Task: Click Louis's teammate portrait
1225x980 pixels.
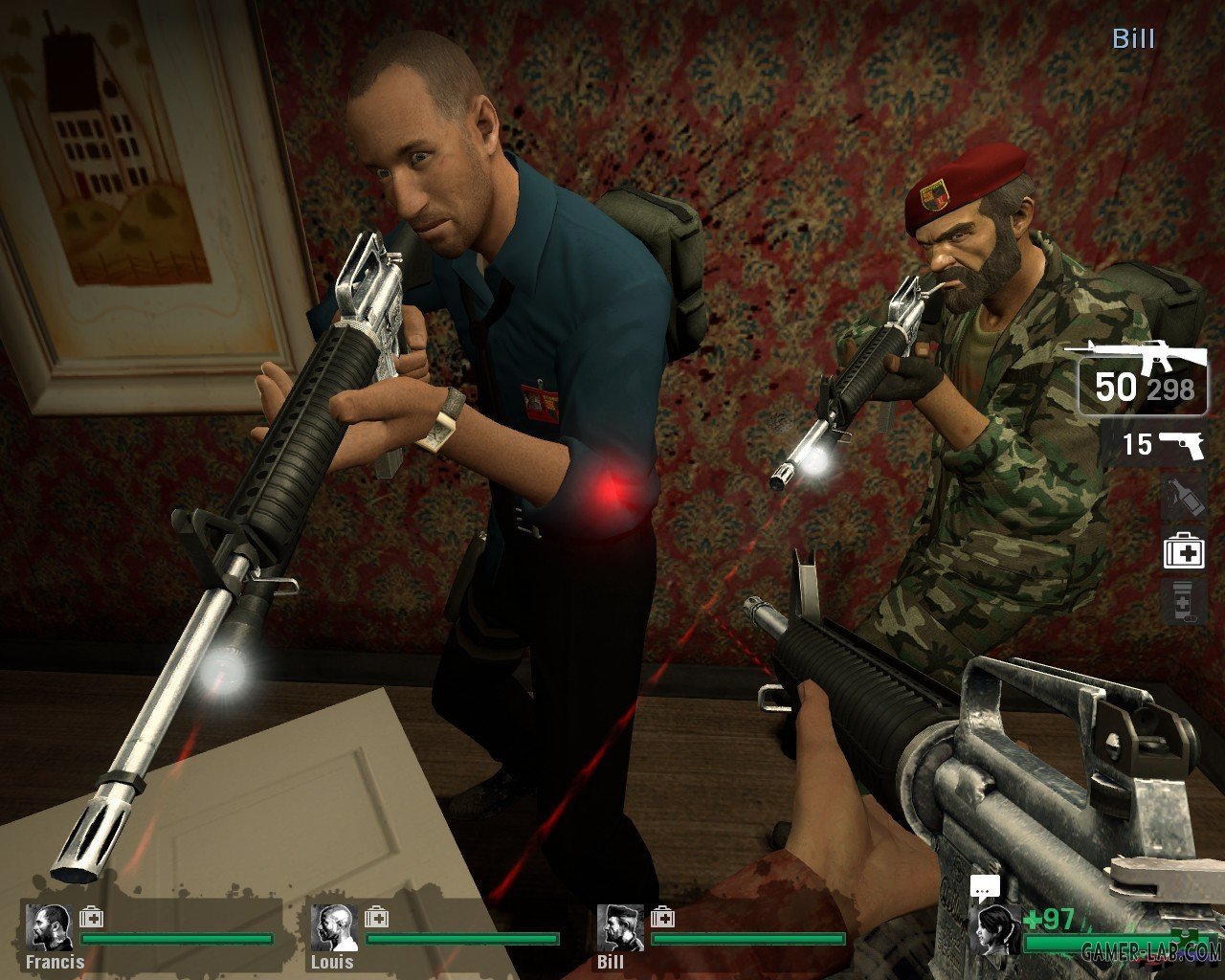Action: [333, 927]
